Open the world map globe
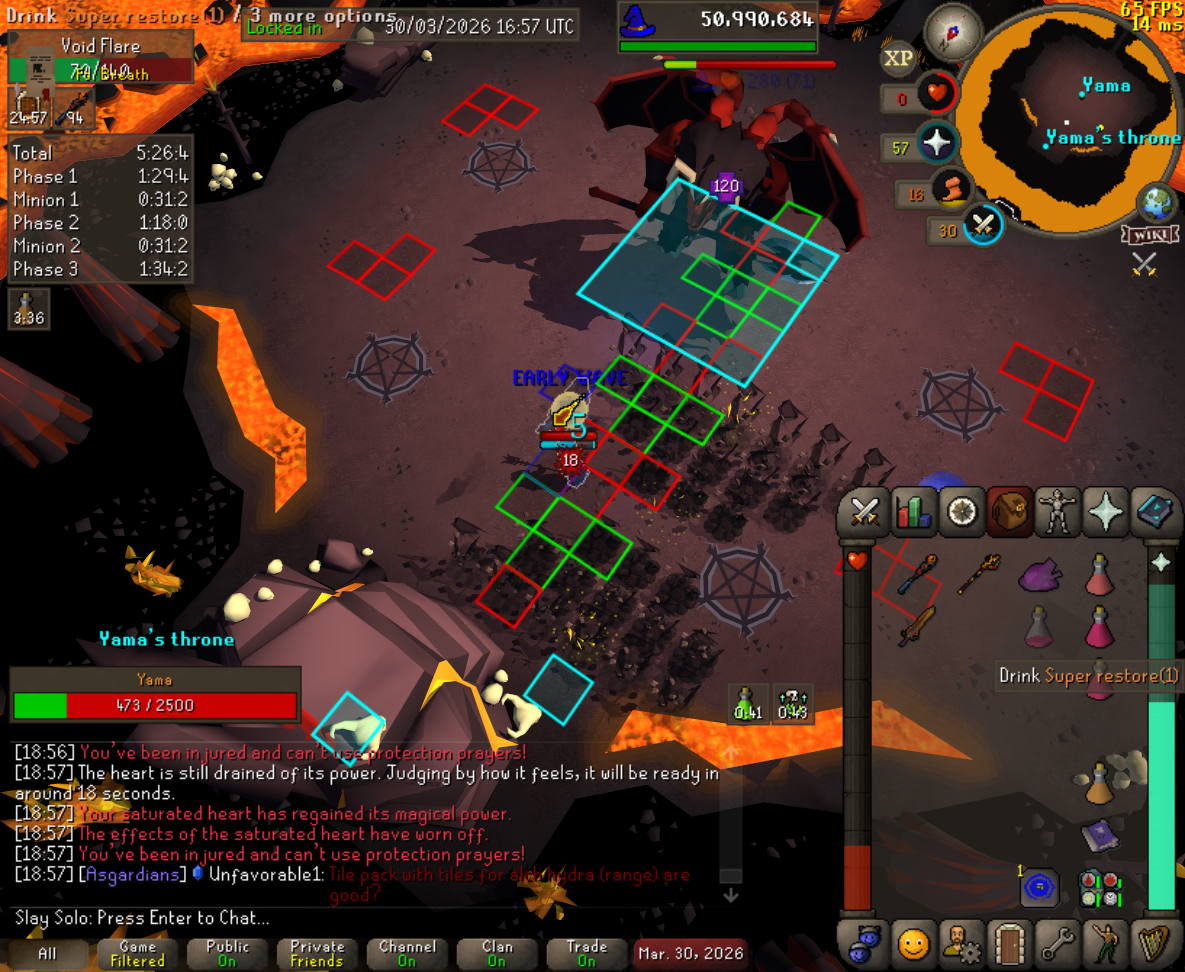 [x=1157, y=203]
